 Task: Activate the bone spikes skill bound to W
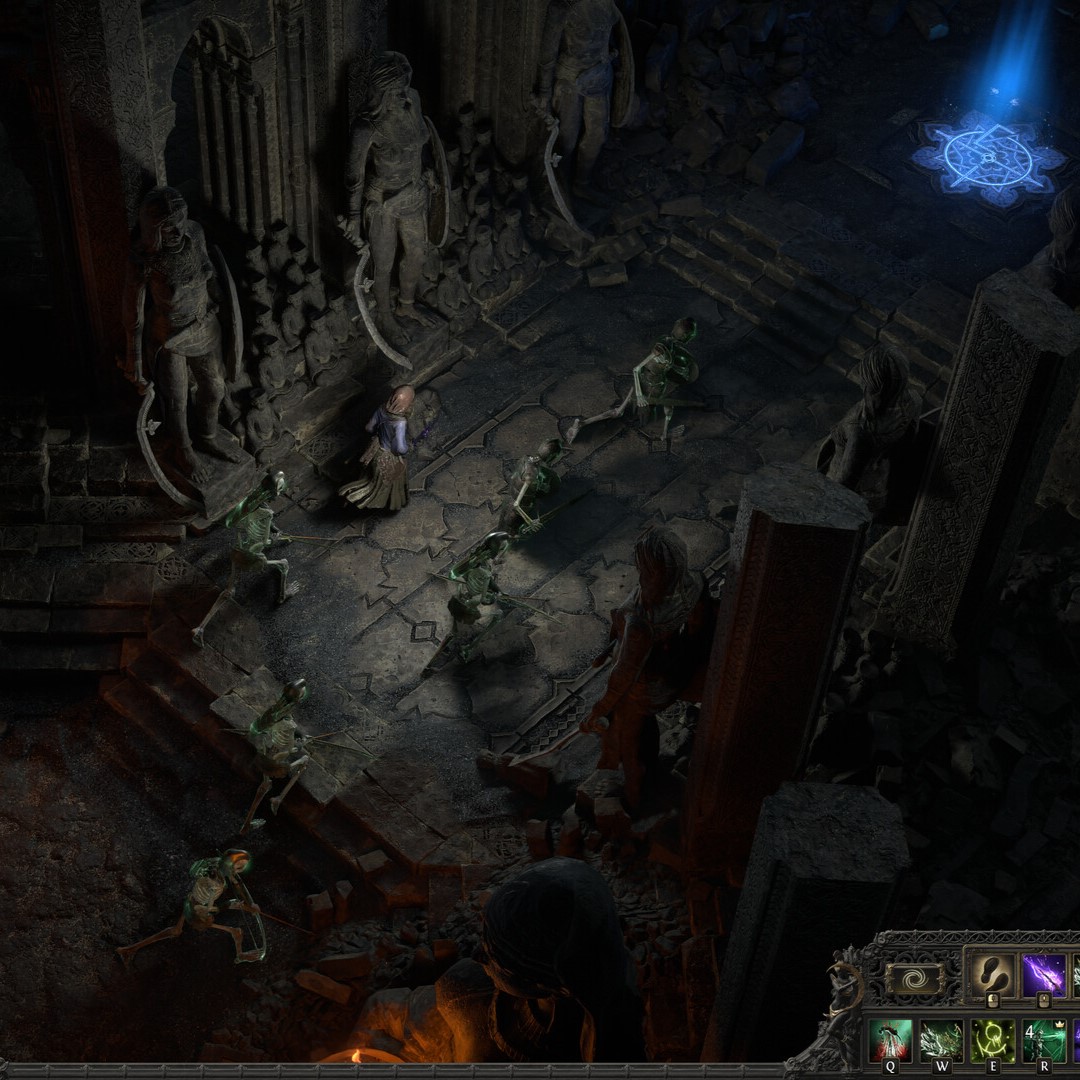coord(941,1040)
